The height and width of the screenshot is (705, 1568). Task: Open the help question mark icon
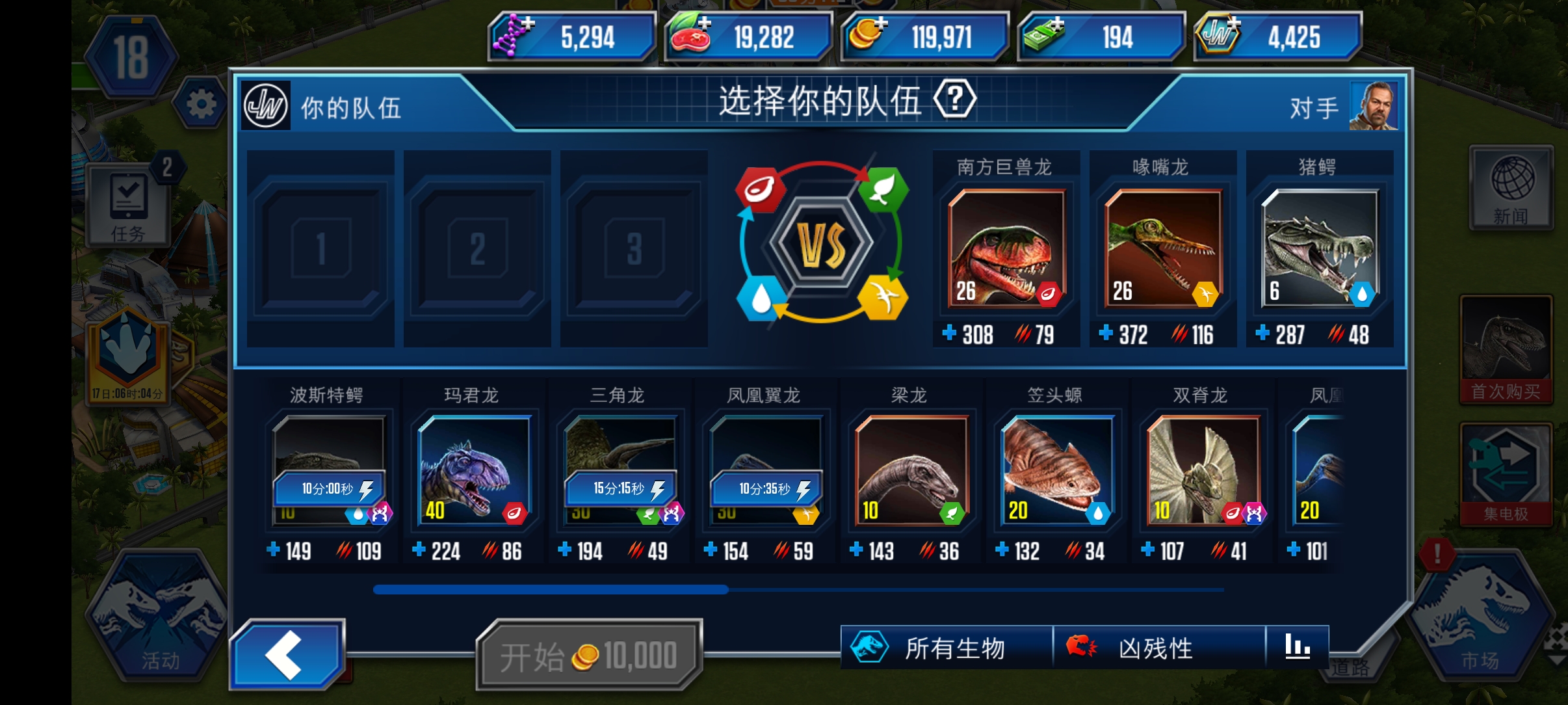coord(954,99)
